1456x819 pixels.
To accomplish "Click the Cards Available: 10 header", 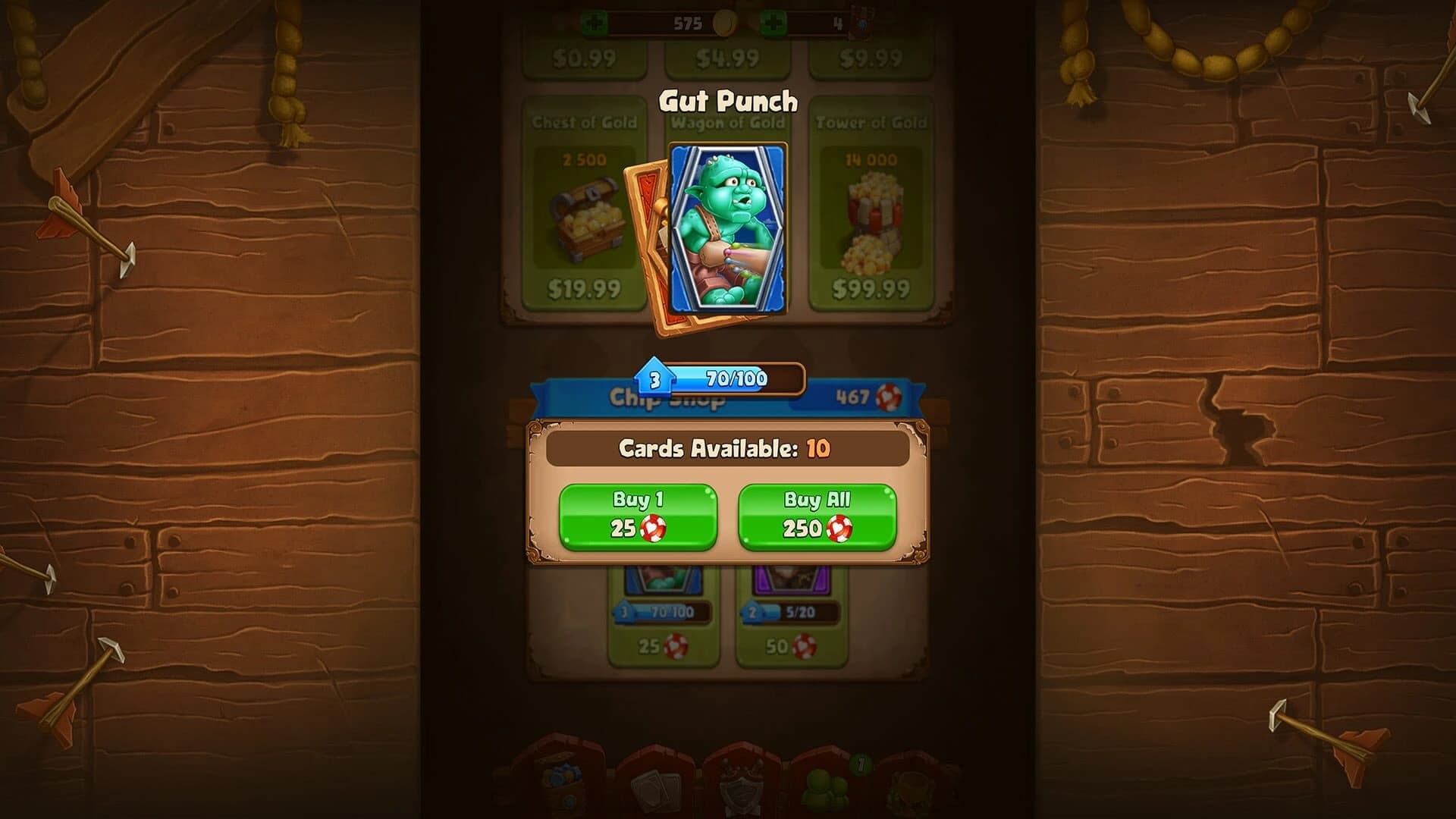I will pyautogui.click(x=728, y=449).
